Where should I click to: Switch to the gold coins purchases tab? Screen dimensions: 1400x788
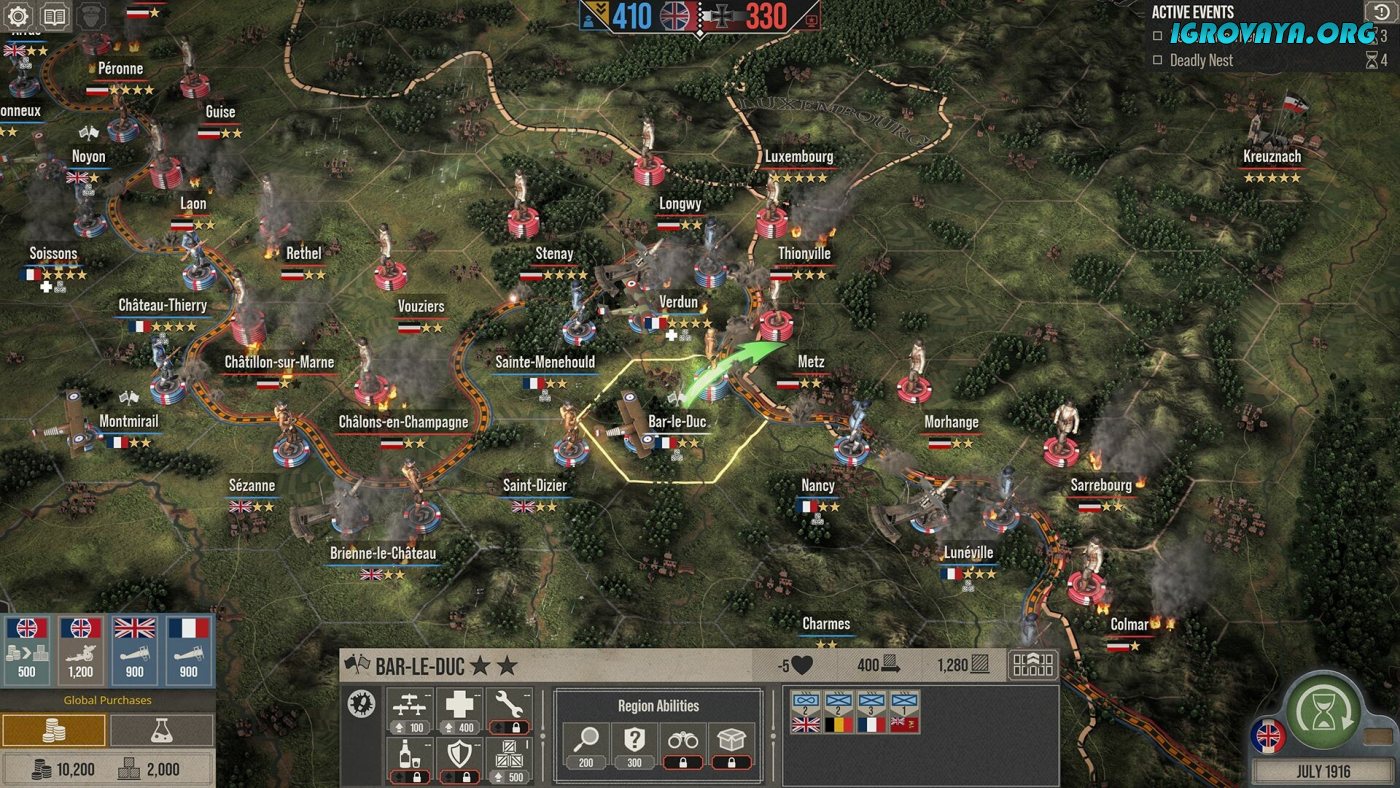coord(54,731)
